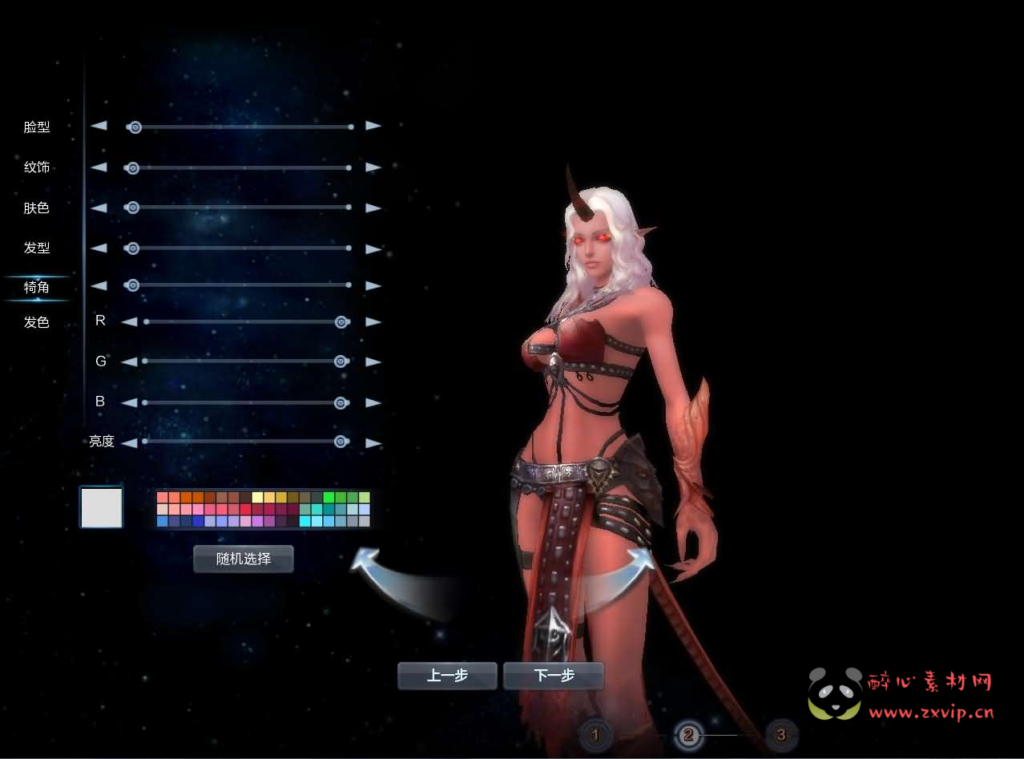Jump to step 1 circle indicator
The width and height of the screenshot is (1024, 759).
point(595,736)
